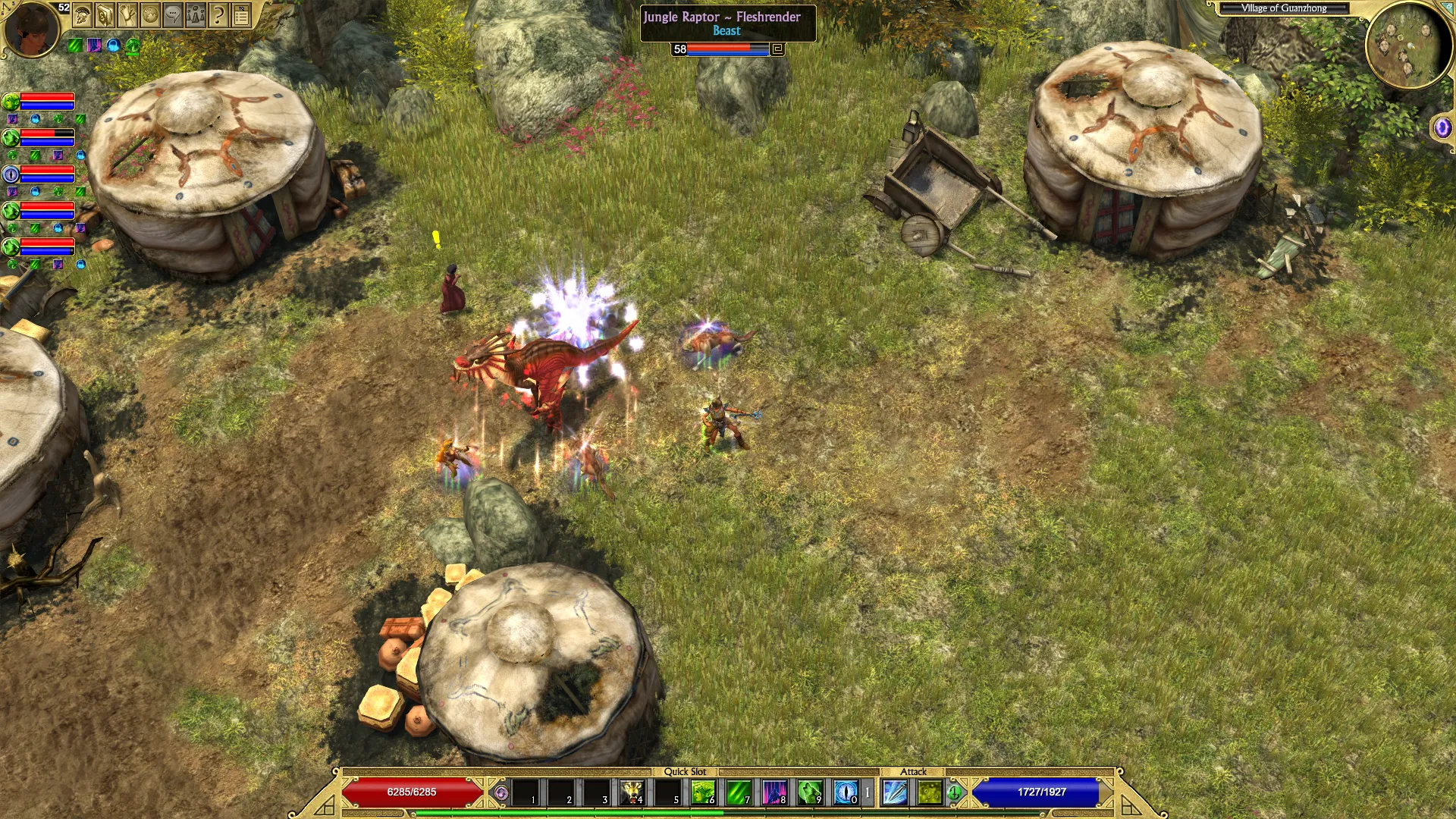Use the wolf skill in quick slot 4
1456x819 pixels.
(x=632, y=792)
